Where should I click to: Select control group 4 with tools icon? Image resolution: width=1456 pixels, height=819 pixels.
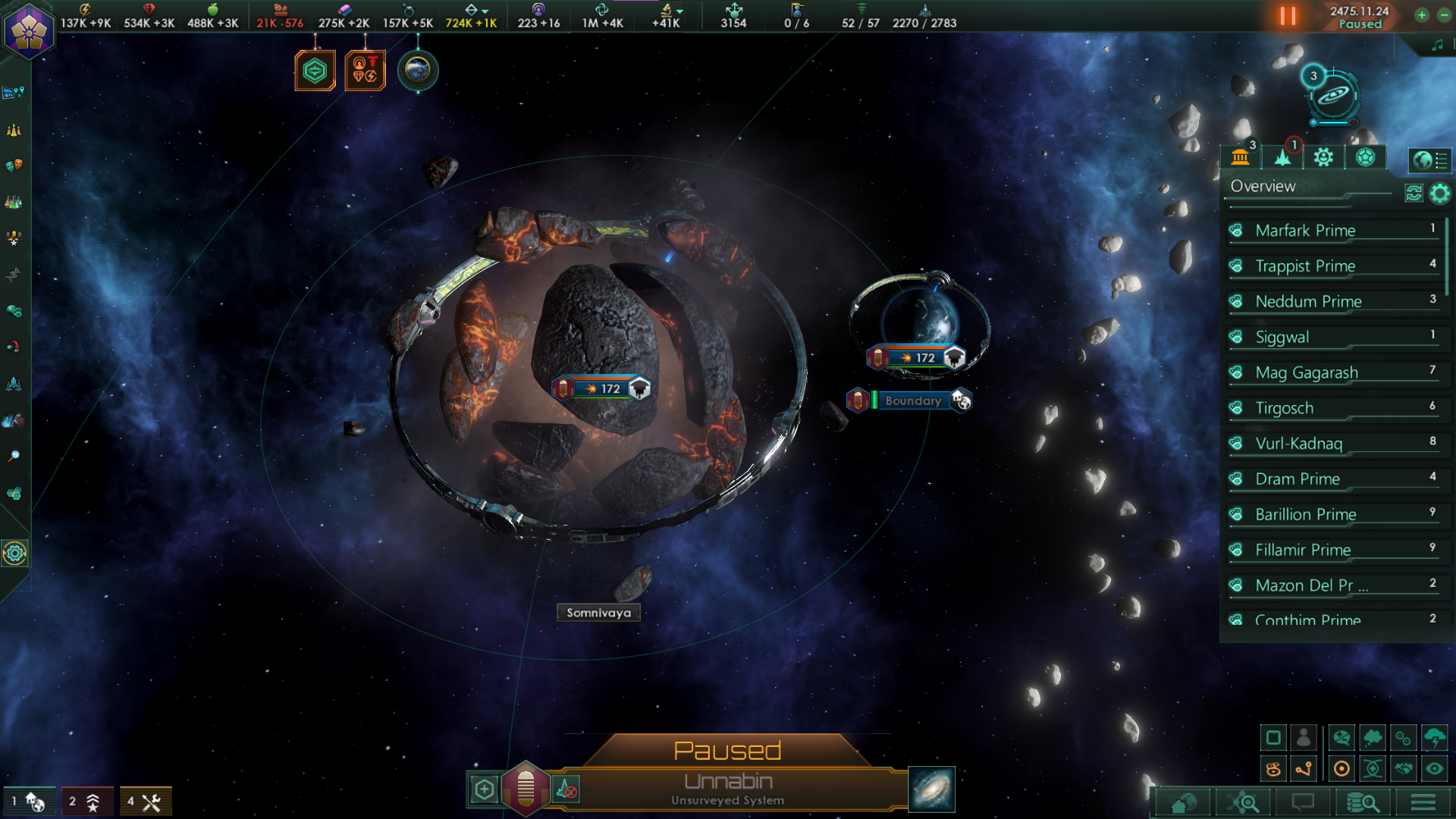[145, 802]
